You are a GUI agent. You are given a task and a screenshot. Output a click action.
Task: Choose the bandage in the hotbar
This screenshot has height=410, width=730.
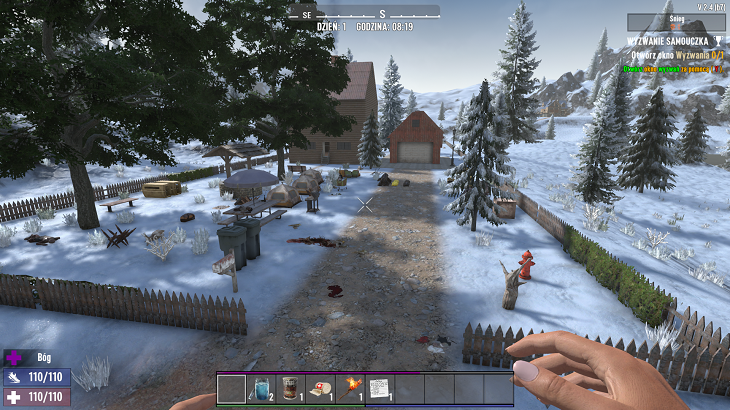coord(319,389)
